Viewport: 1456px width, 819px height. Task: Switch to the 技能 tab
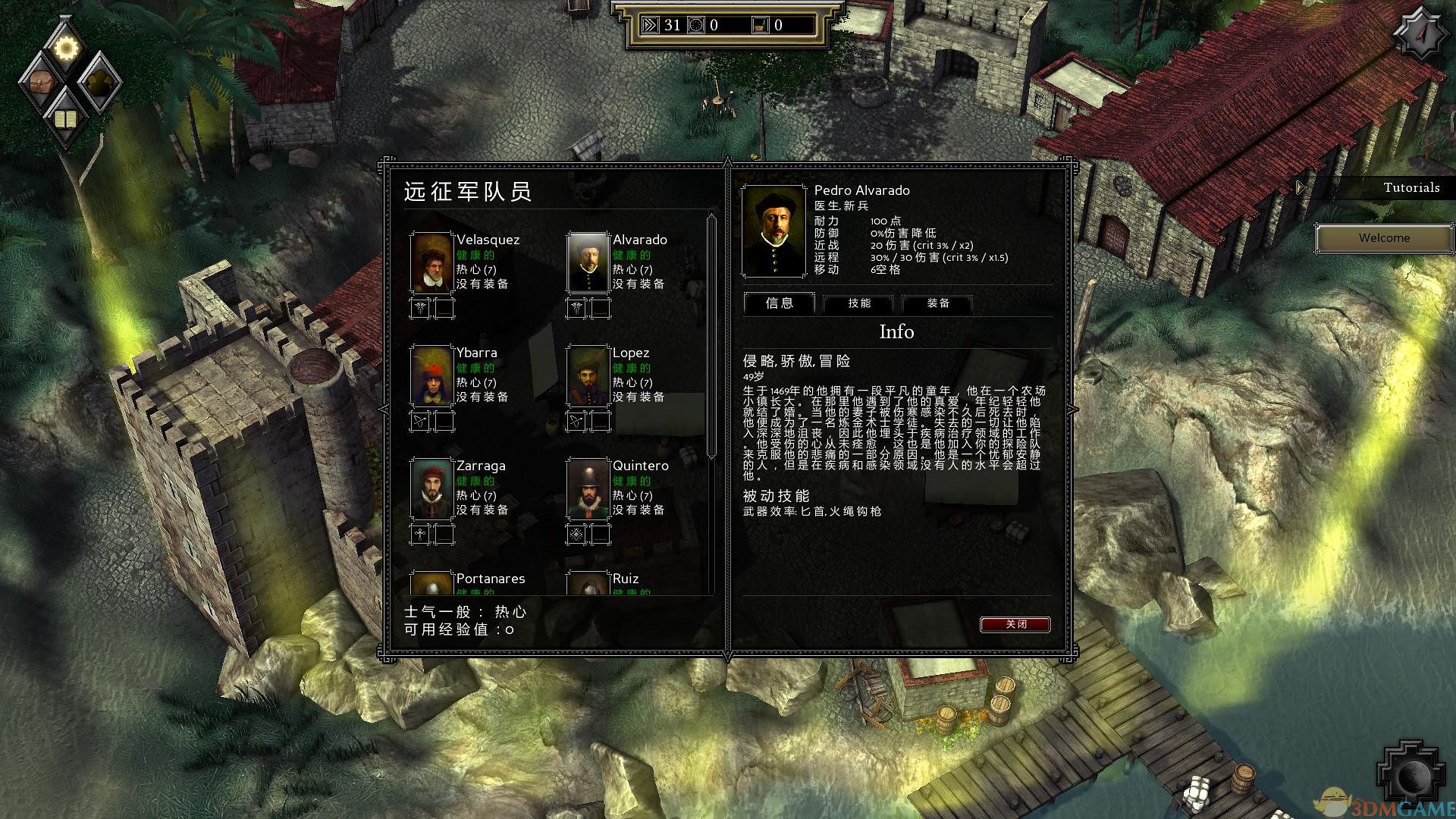coord(858,304)
